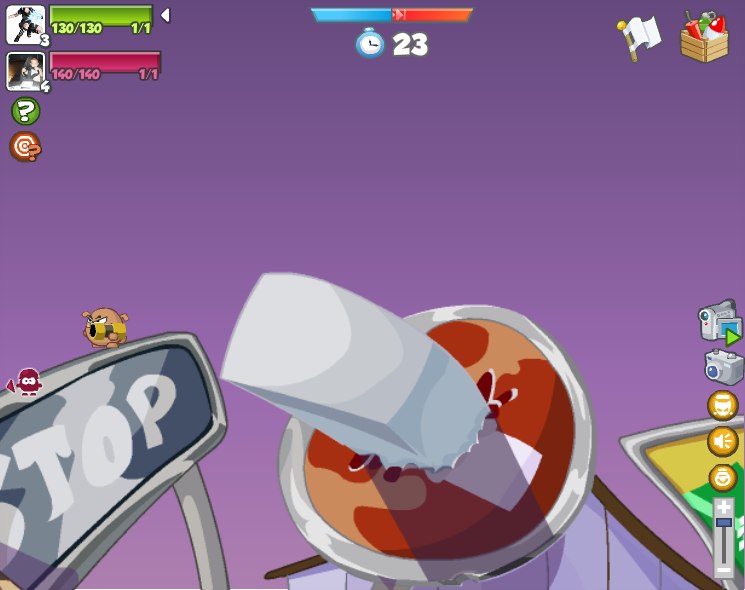Click the white surrender flag

[x=639, y=37]
